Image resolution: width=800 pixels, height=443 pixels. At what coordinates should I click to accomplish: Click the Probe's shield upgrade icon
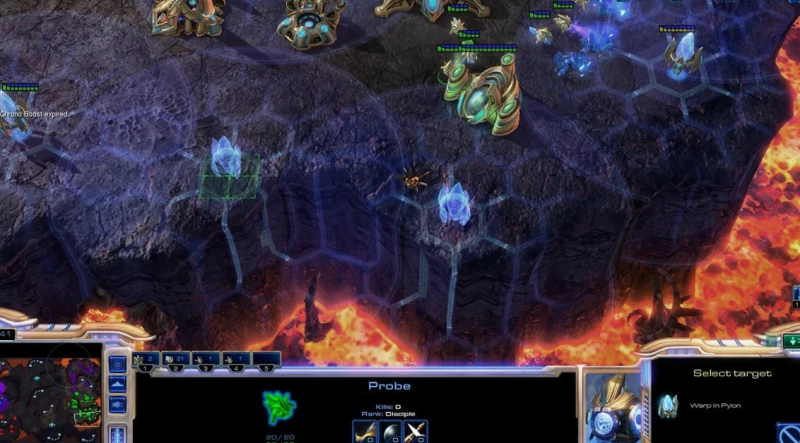(x=390, y=432)
